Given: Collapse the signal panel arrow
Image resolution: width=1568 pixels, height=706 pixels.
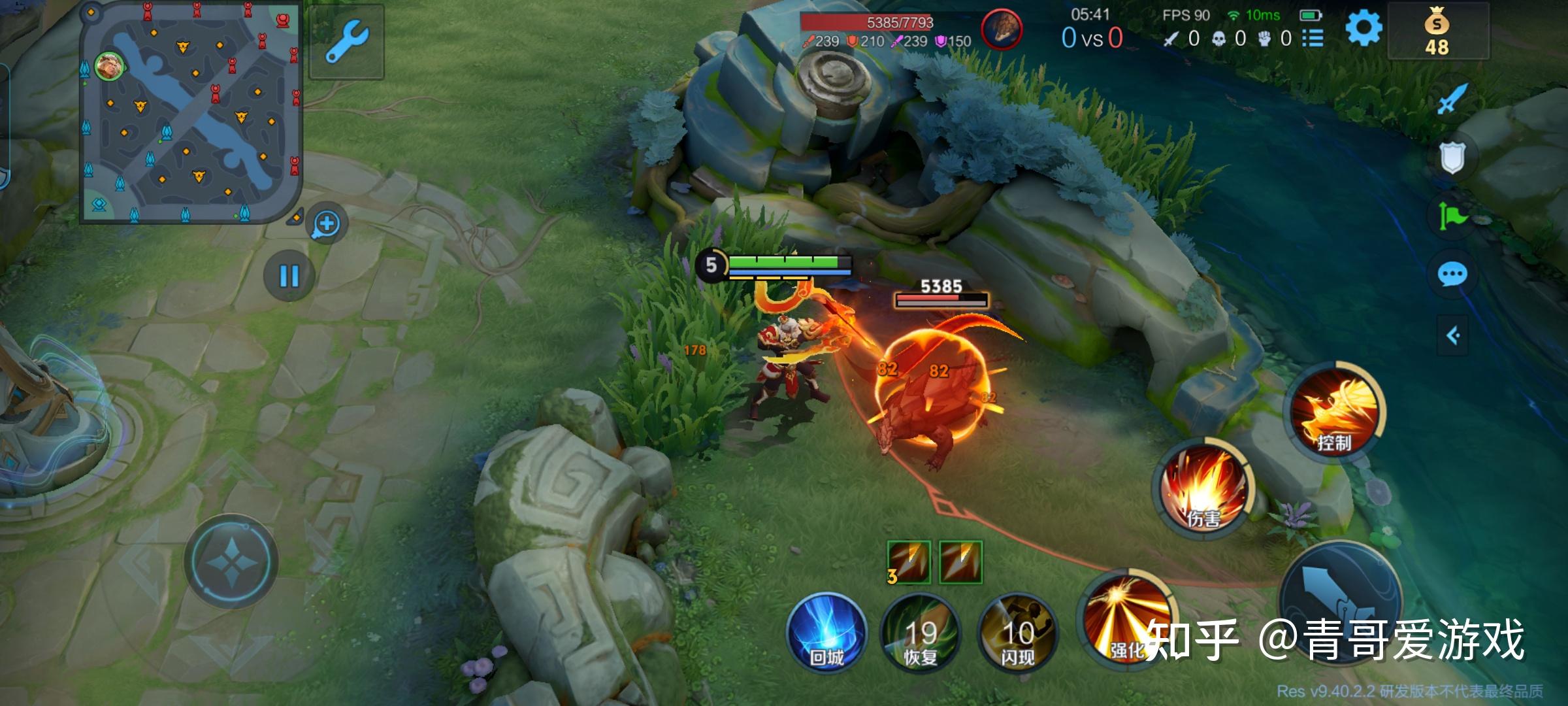Looking at the screenshot, I should click(x=1452, y=336).
